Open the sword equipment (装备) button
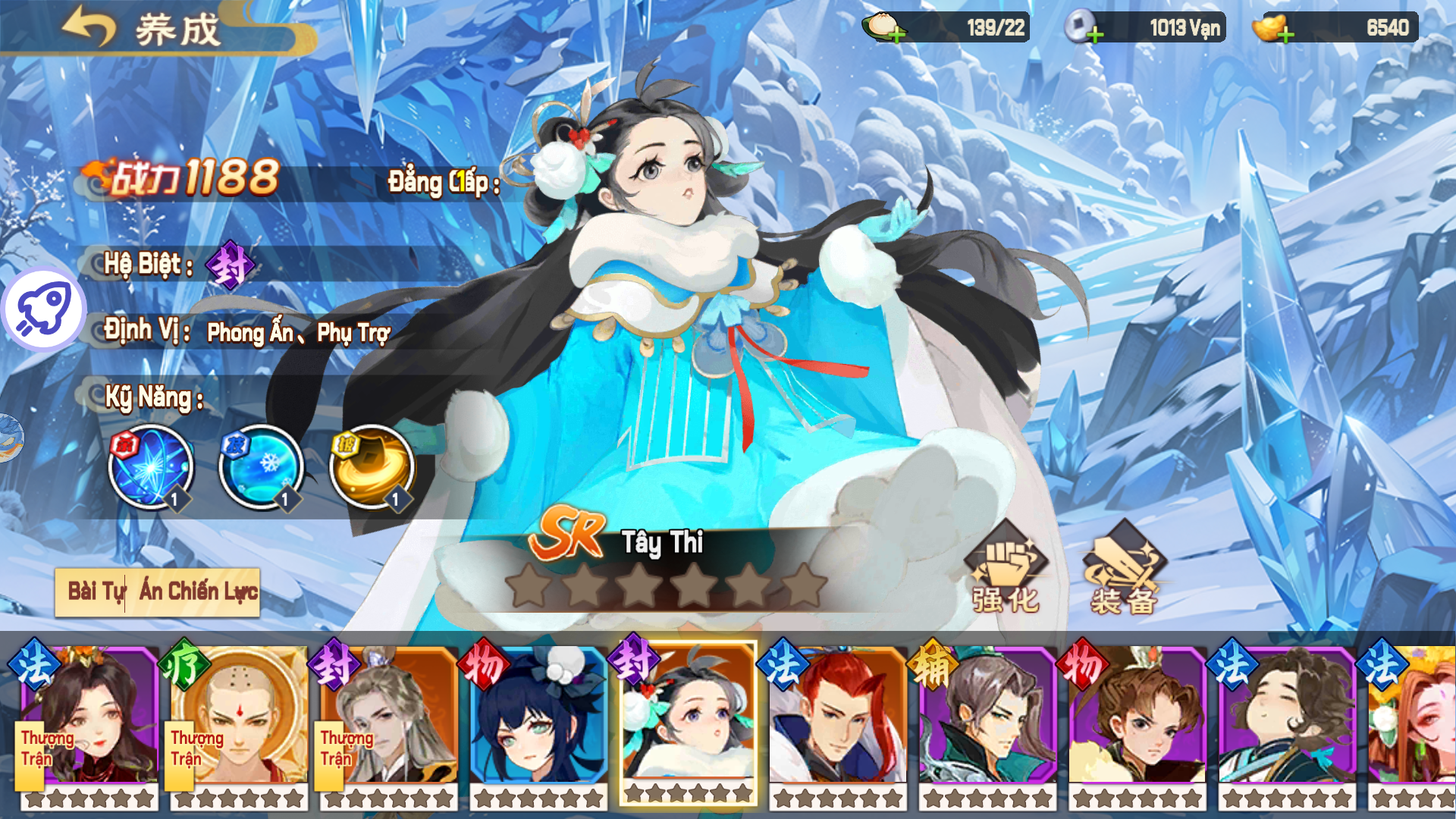The height and width of the screenshot is (819, 1456). [x=1124, y=569]
